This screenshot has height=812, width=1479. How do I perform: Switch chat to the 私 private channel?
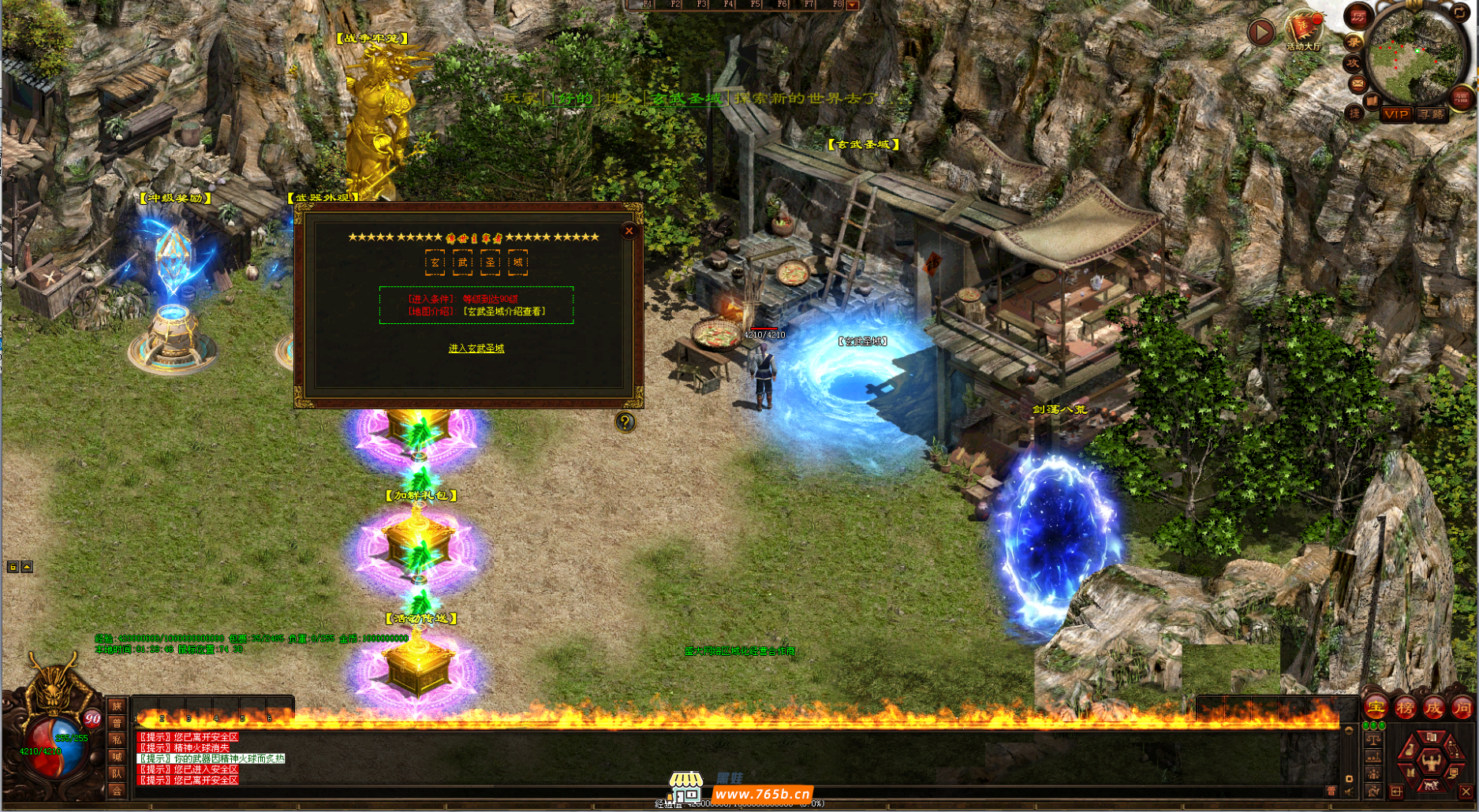point(117,740)
